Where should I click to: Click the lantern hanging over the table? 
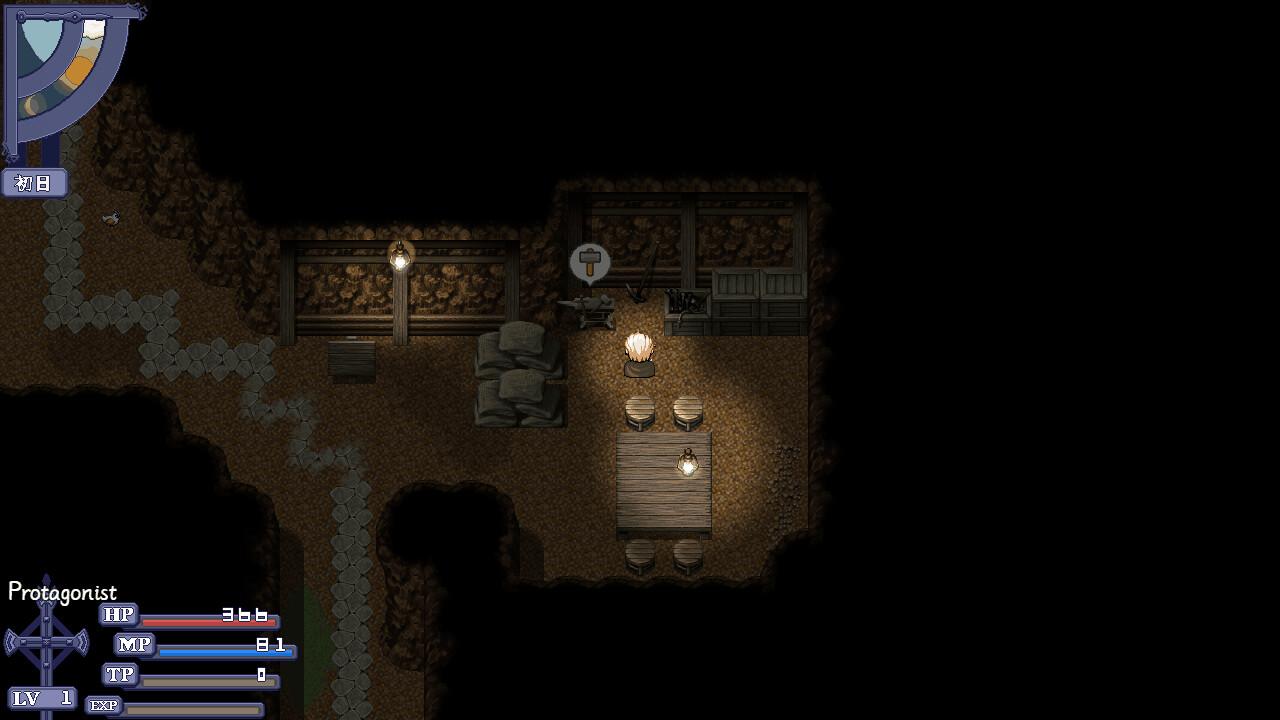[x=688, y=462]
